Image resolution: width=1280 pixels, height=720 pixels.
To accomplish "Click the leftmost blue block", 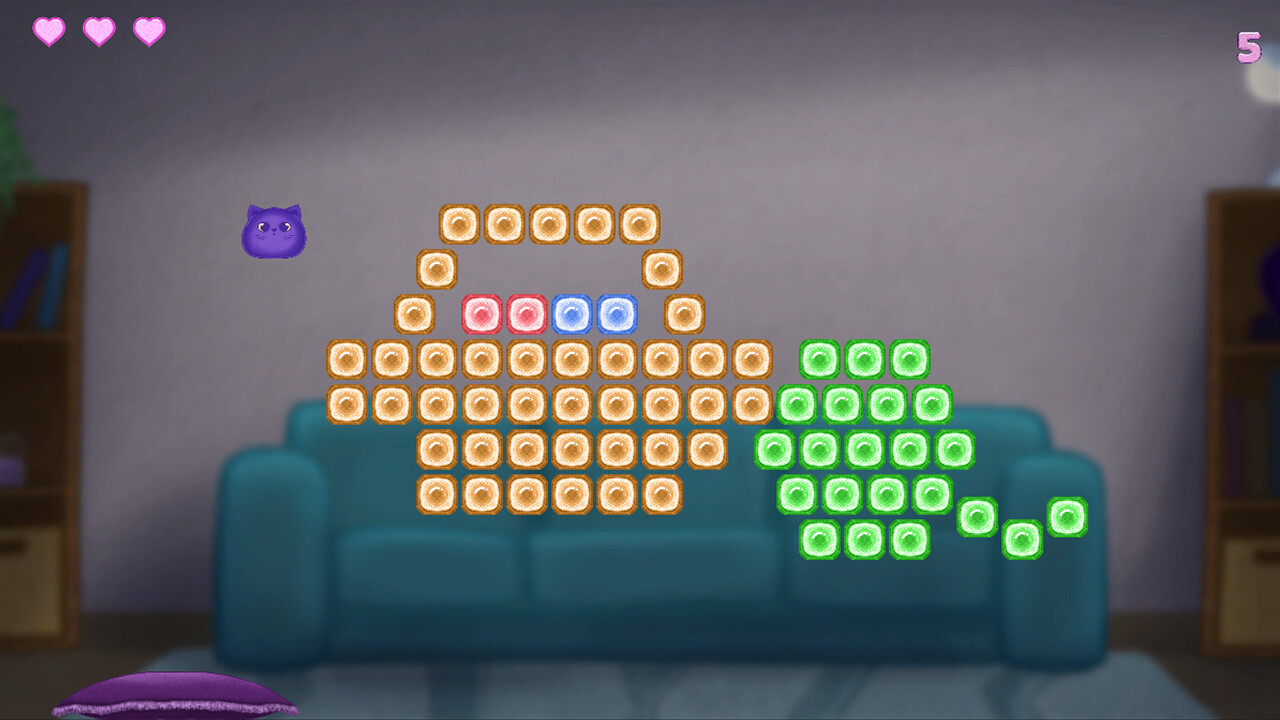I will tap(572, 313).
